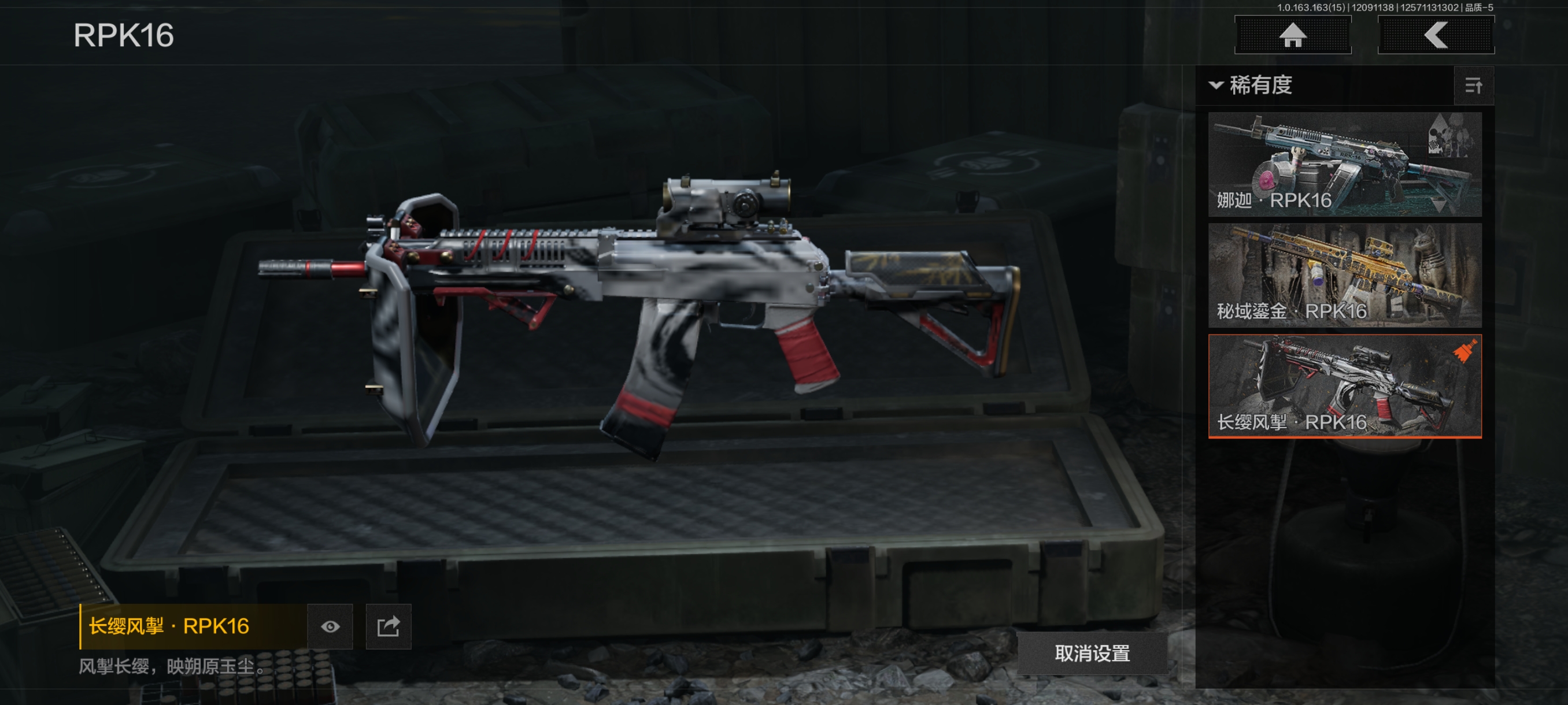Go back with the arrow button
This screenshot has height=705, width=1568.
coord(1435,35)
